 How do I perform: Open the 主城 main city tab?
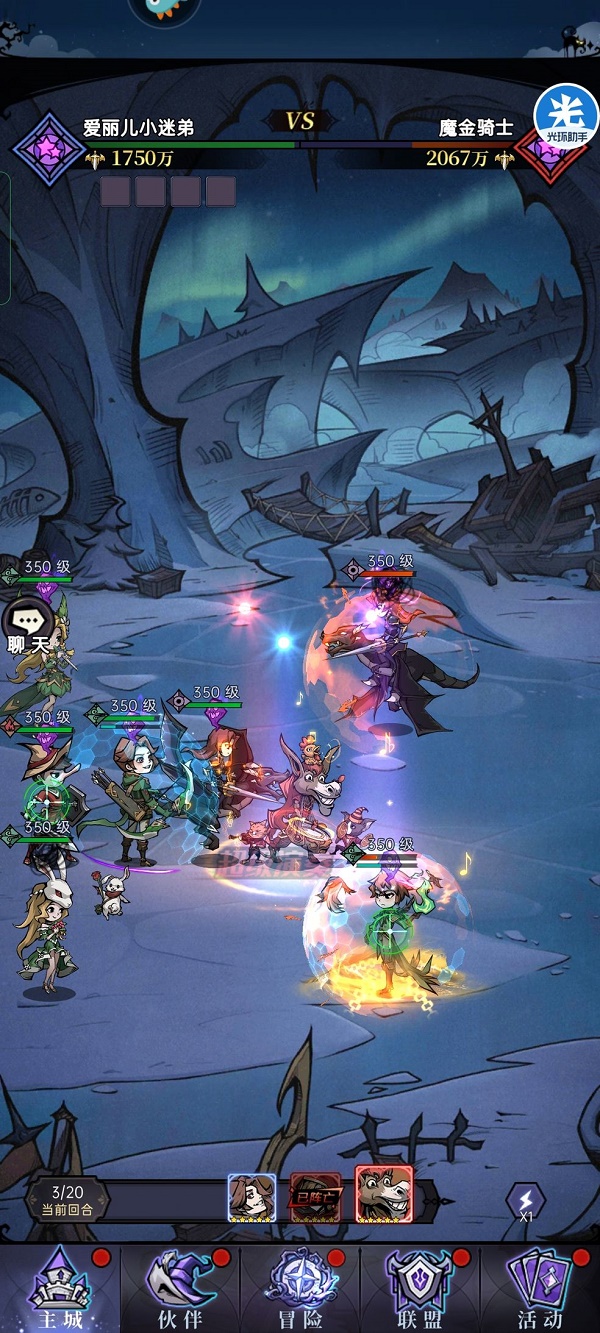[60, 1289]
